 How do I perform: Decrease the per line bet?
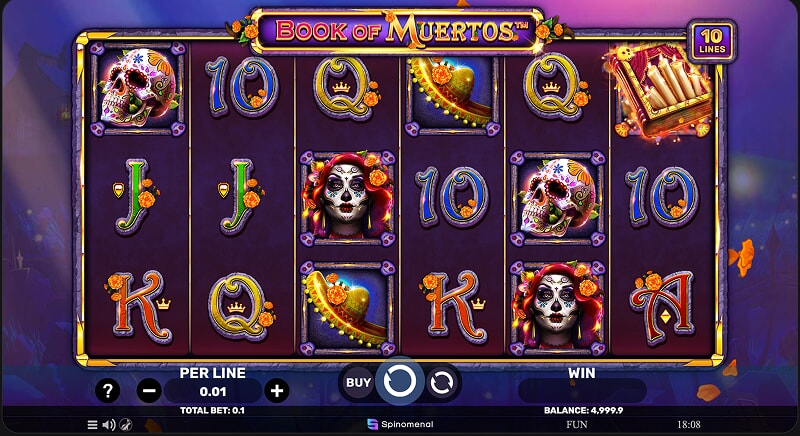pos(149,390)
